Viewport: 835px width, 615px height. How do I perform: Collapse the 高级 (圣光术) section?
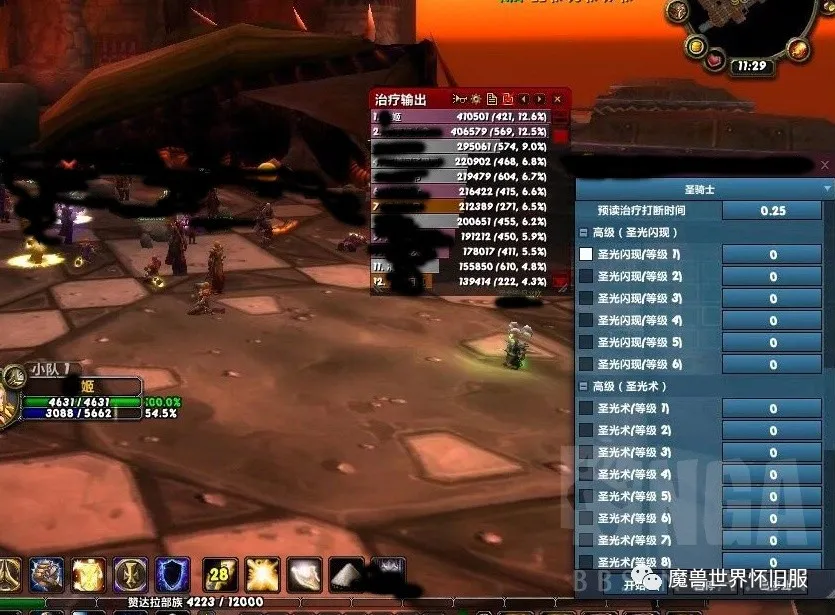(x=584, y=386)
